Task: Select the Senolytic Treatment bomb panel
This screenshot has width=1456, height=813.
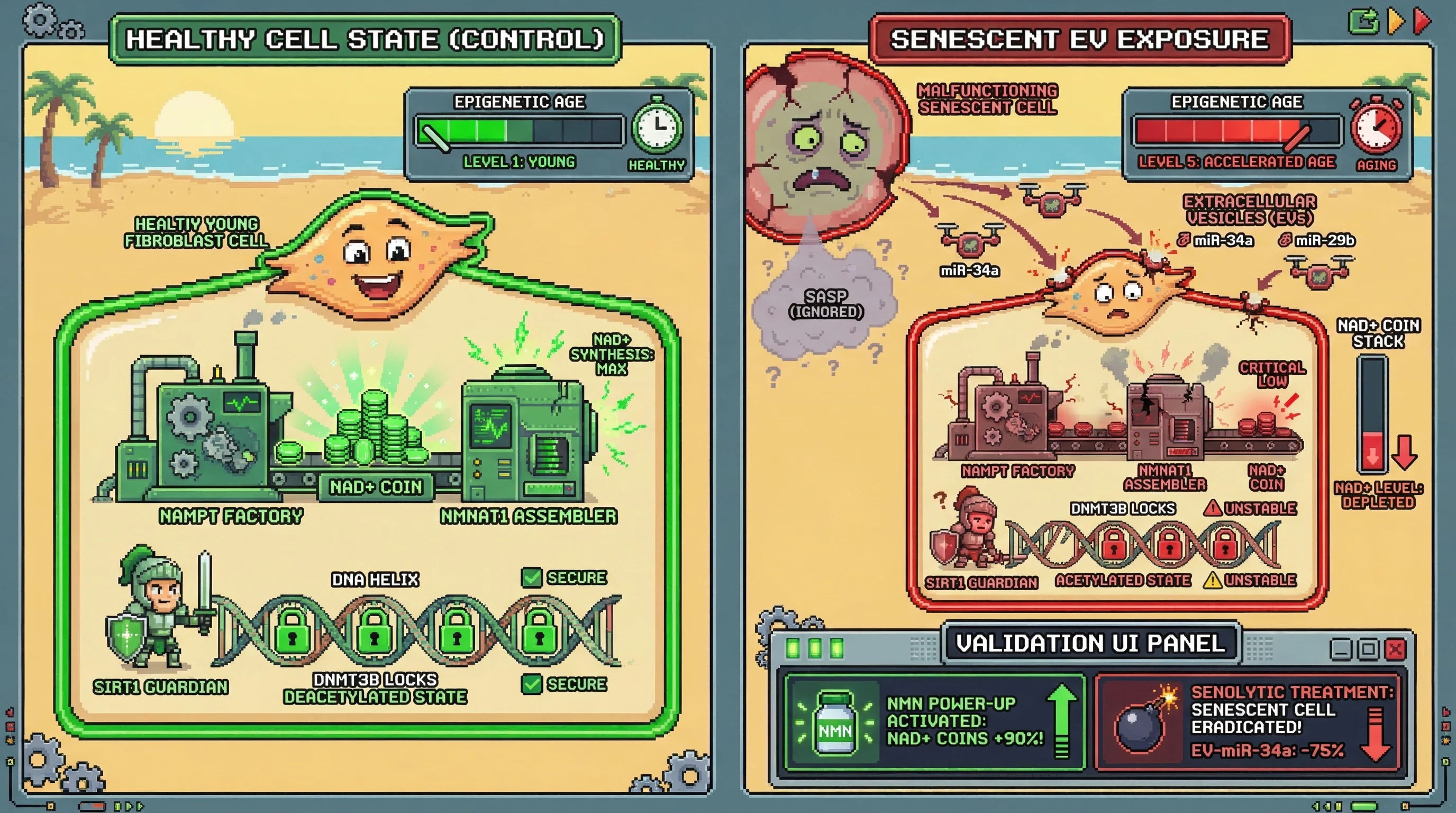Action: [1249, 722]
